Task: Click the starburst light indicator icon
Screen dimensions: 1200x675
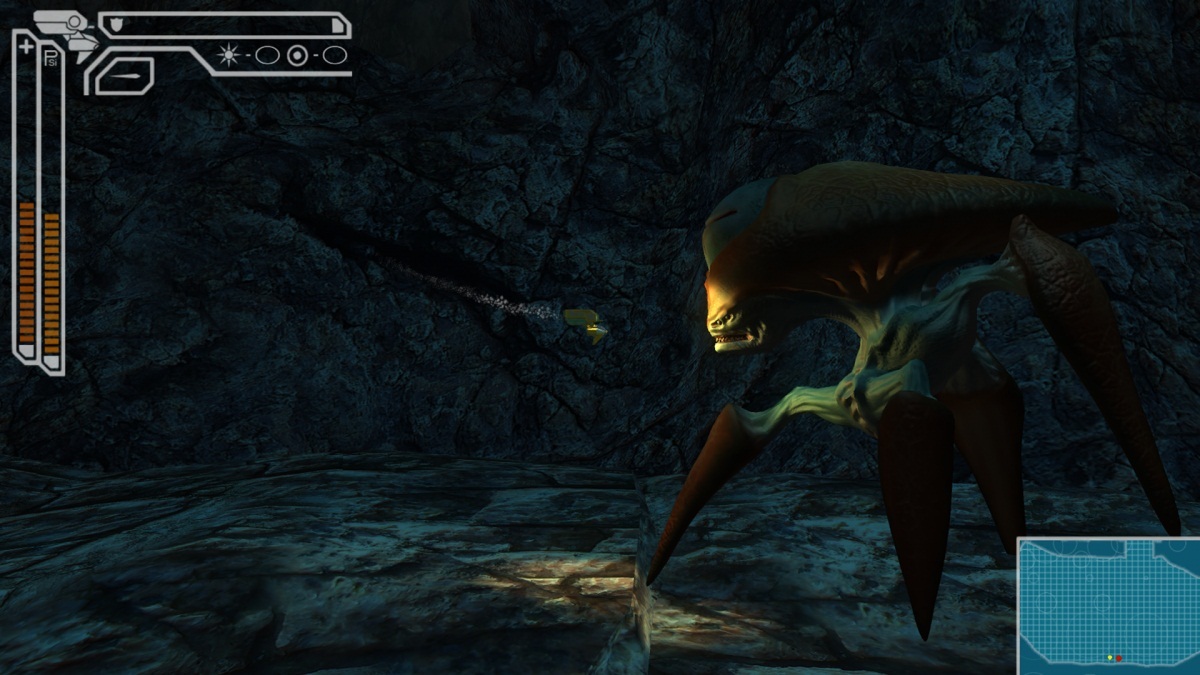Action: click(229, 55)
